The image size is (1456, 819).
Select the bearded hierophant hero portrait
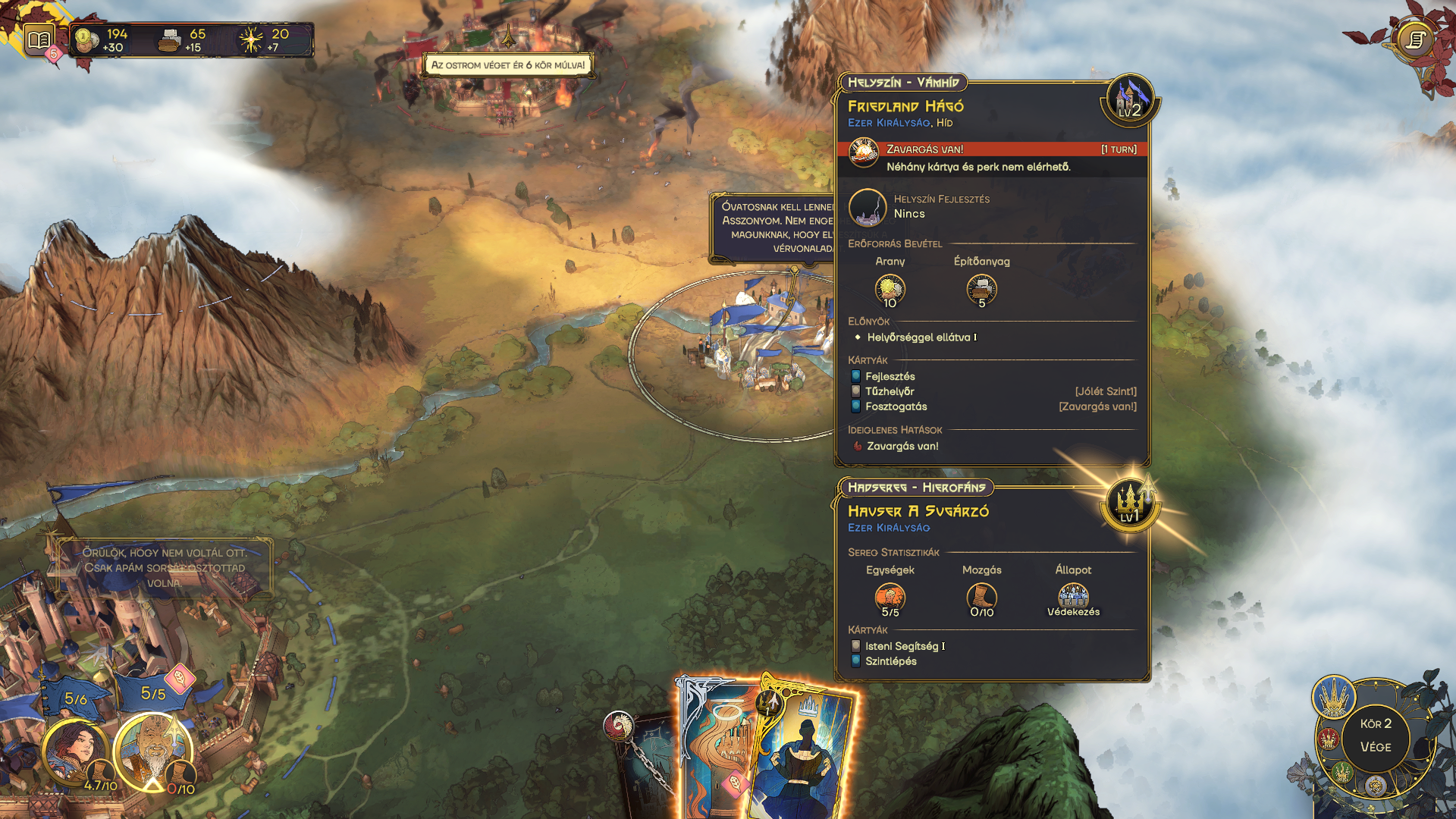pyautogui.click(x=153, y=751)
